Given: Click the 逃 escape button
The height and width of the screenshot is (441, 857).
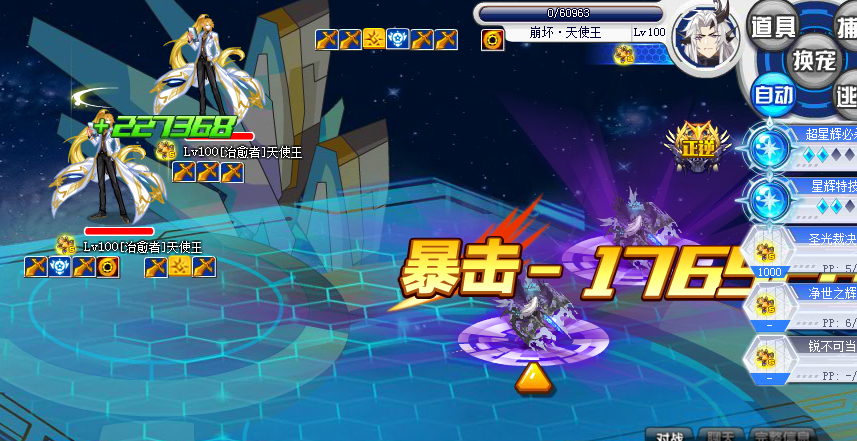Looking at the screenshot, I should (x=846, y=96).
